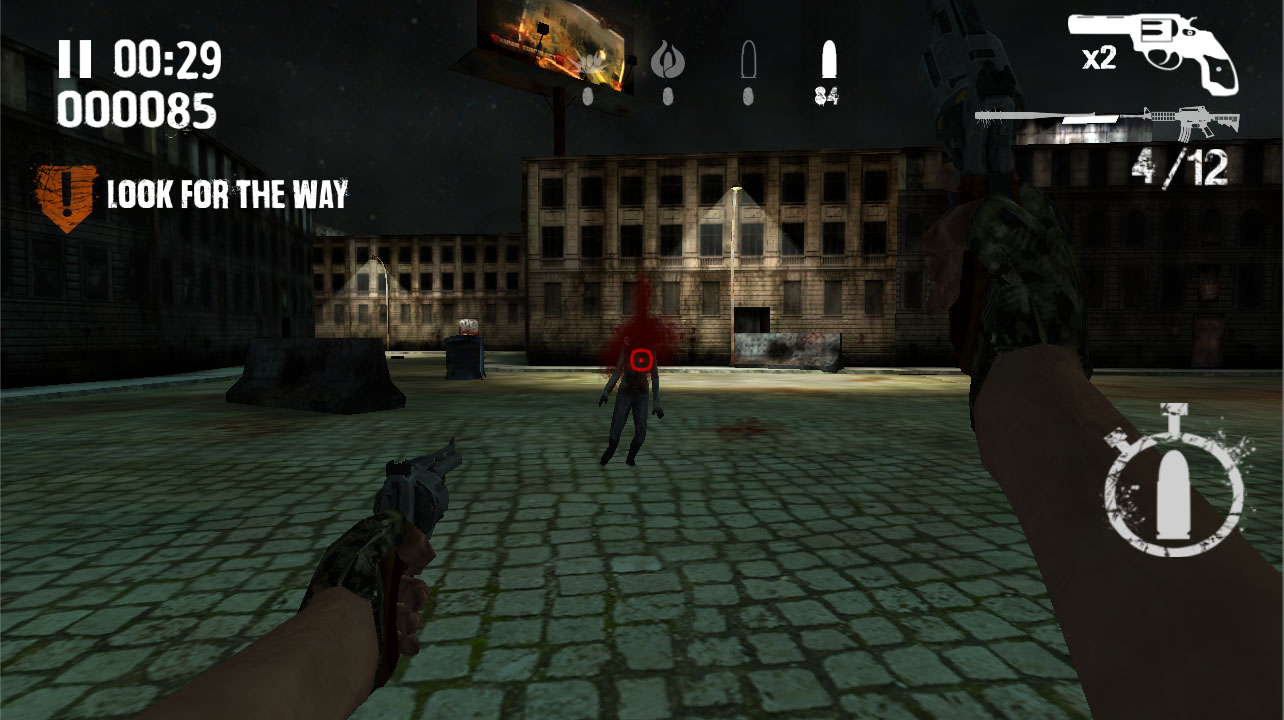Pick the solid white bullet ammo icon
The image size is (1284, 720).
coord(827,60)
